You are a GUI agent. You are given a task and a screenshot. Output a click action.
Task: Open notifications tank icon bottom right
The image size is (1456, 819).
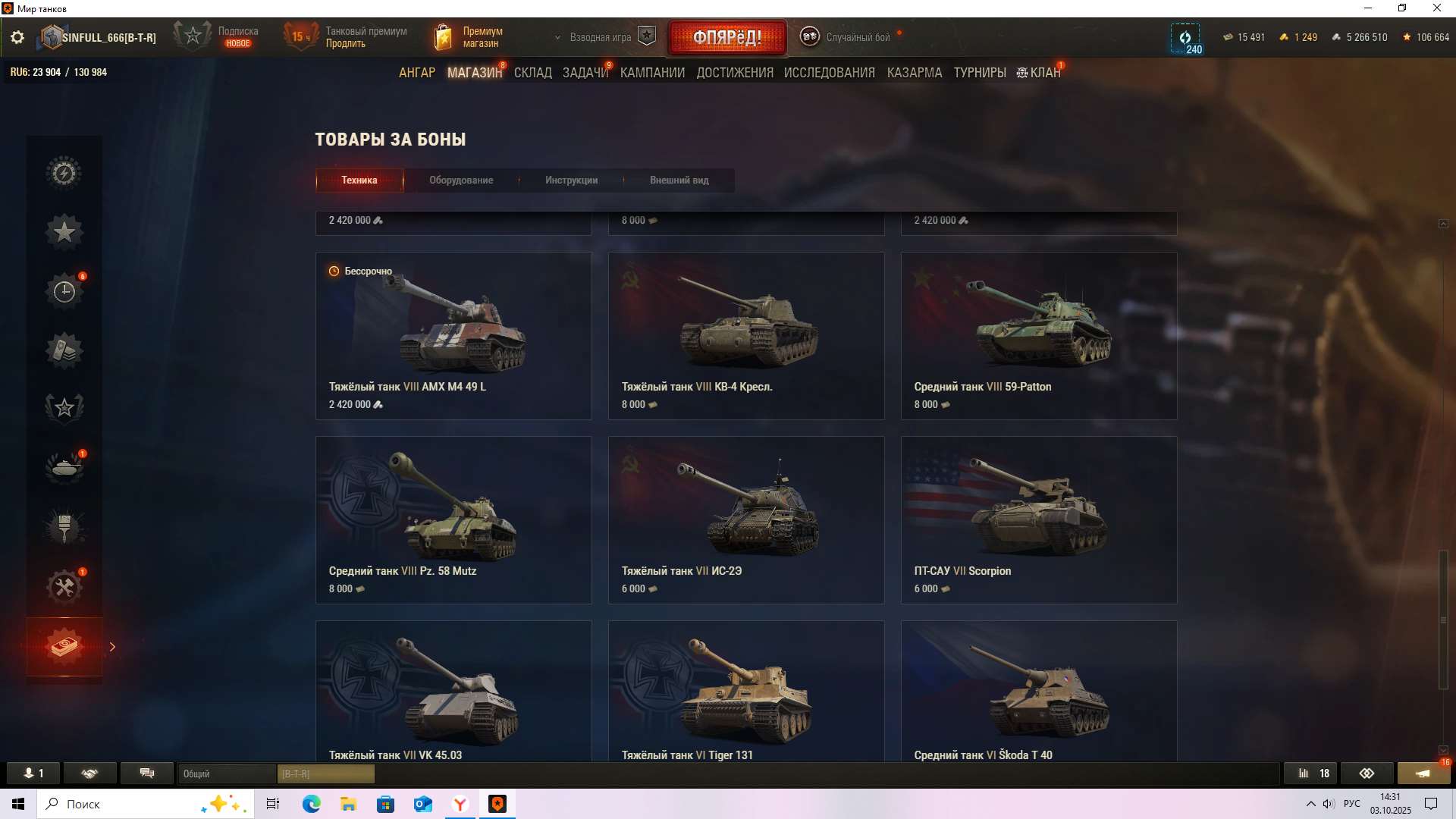pos(1424,773)
